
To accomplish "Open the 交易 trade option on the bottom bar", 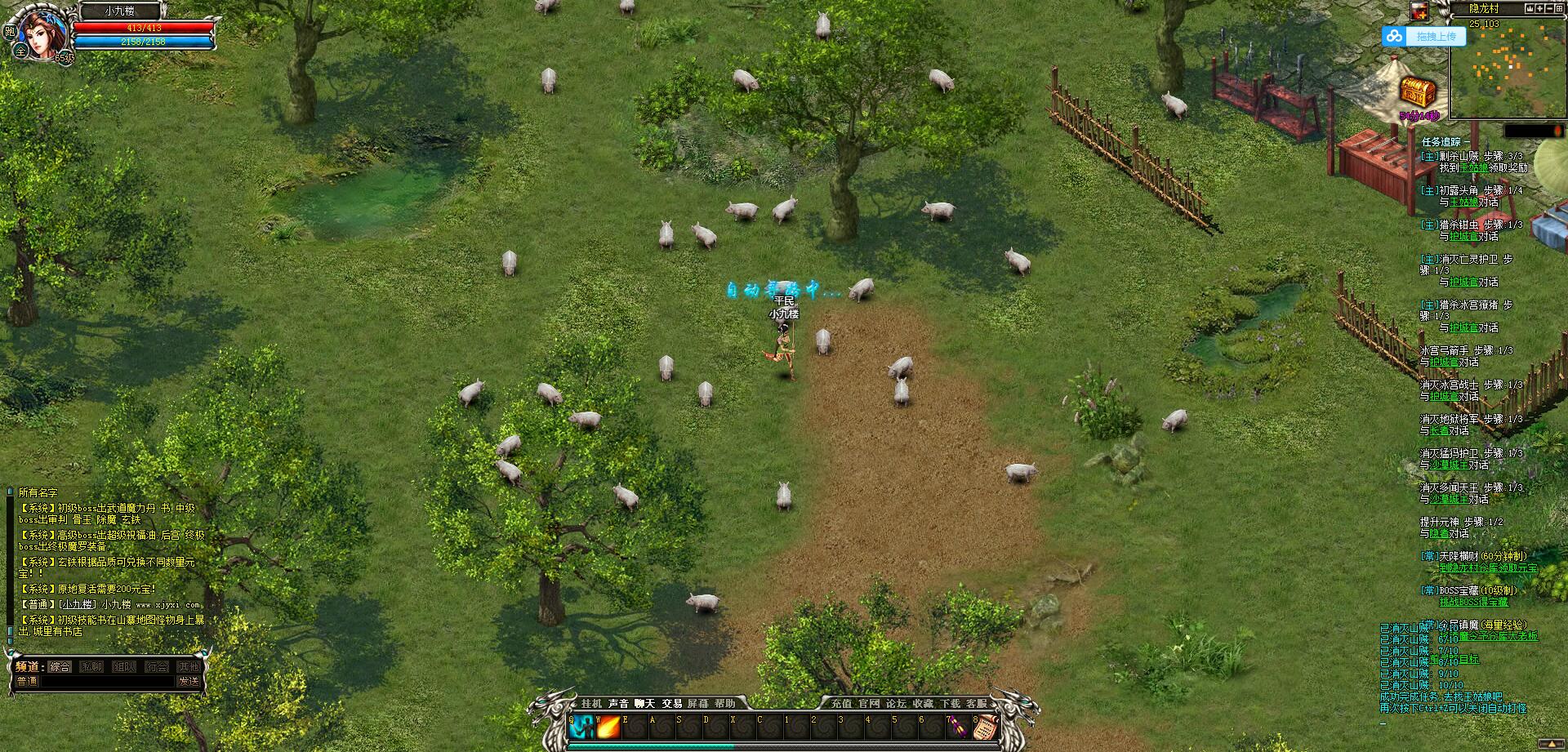I will 672,703.
